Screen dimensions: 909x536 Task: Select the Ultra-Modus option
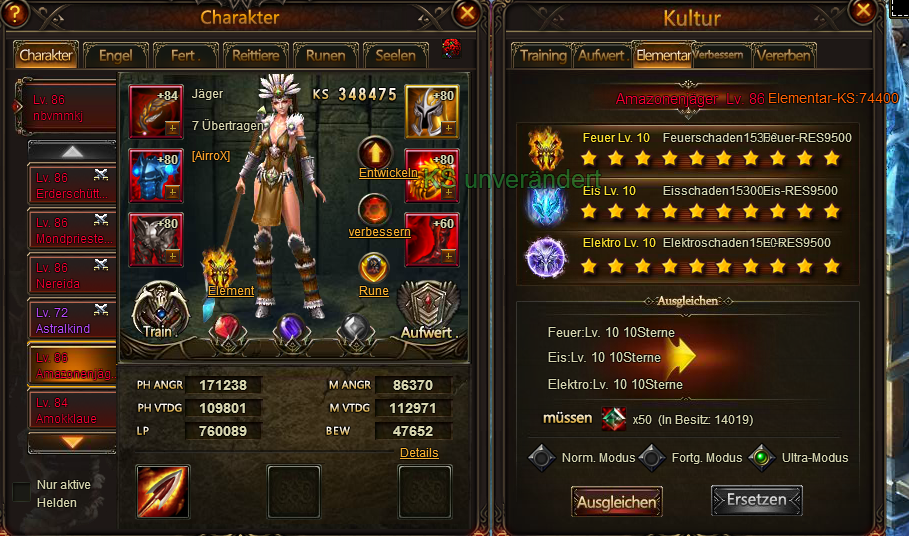(x=763, y=458)
